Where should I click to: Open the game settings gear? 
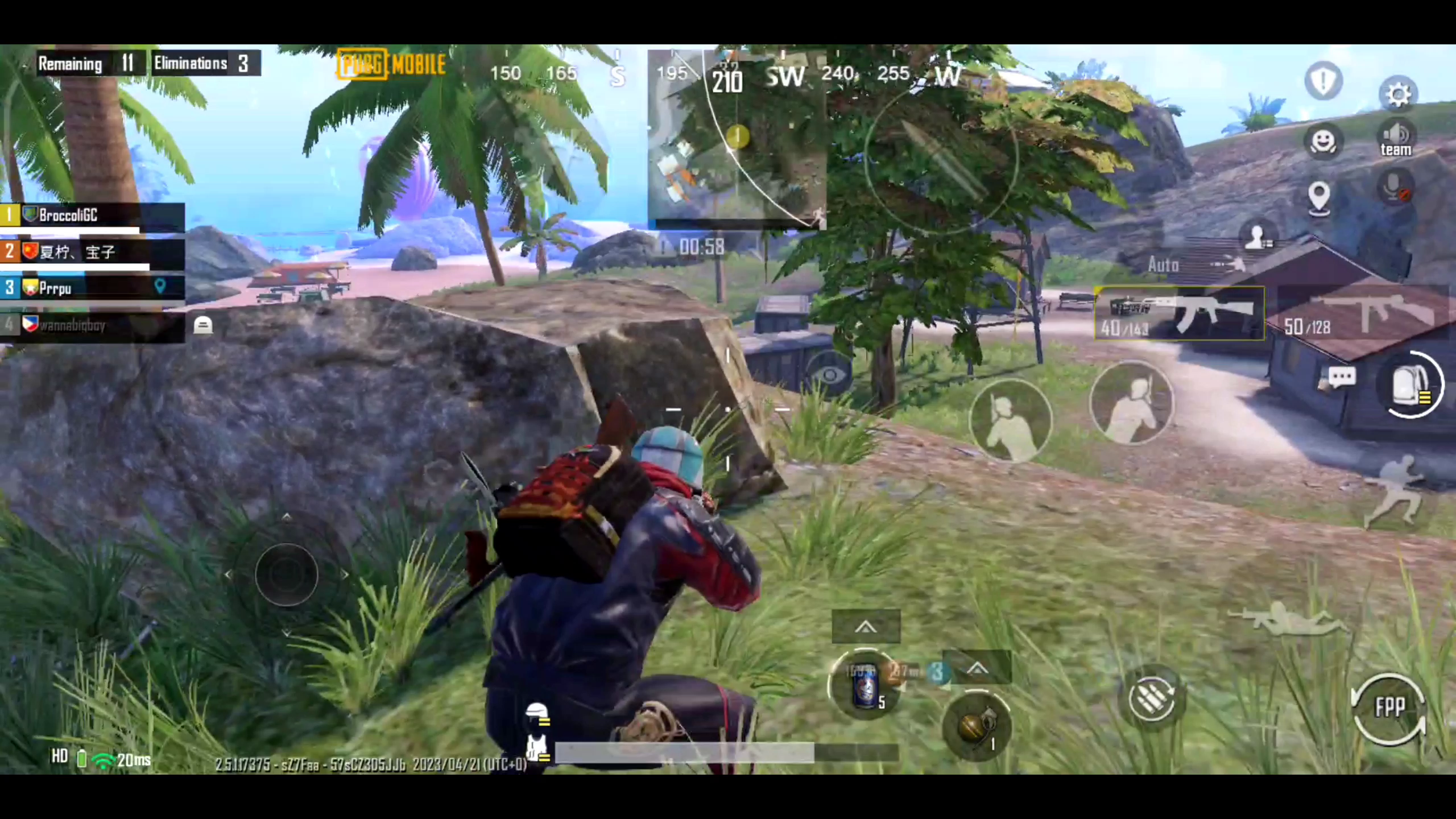coord(1398,94)
